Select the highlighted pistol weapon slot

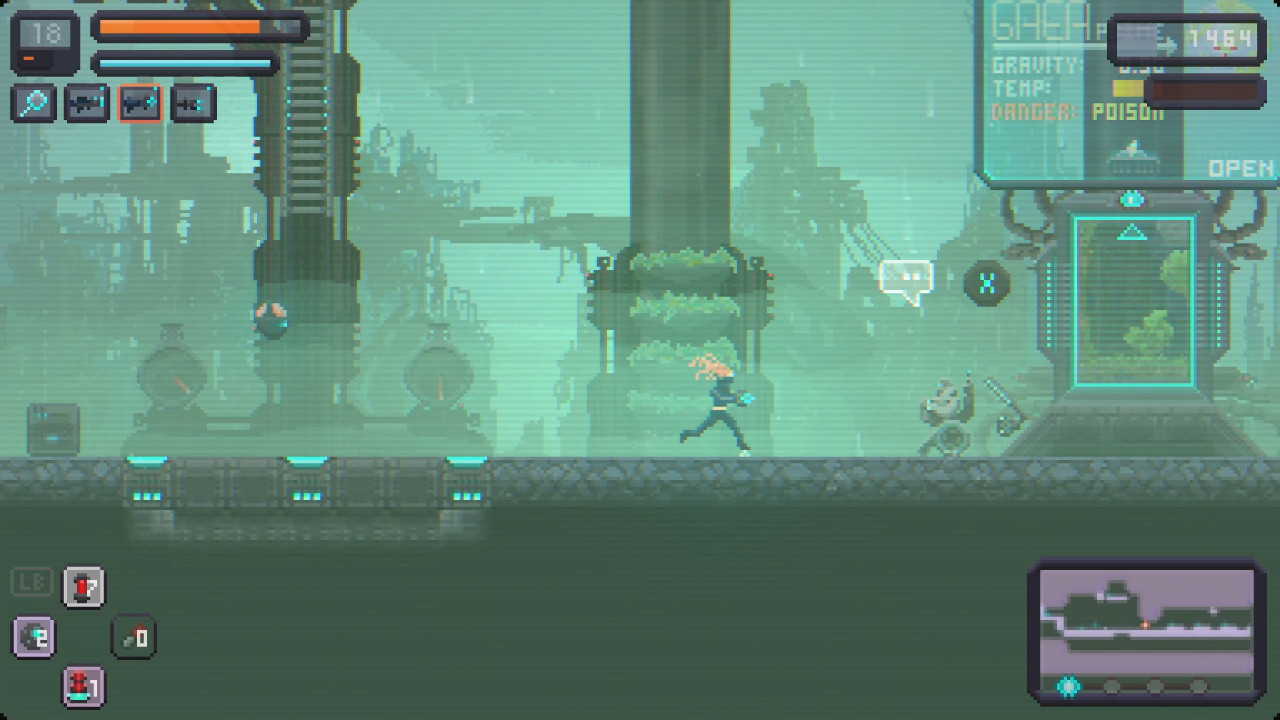[x=140, y=102]
